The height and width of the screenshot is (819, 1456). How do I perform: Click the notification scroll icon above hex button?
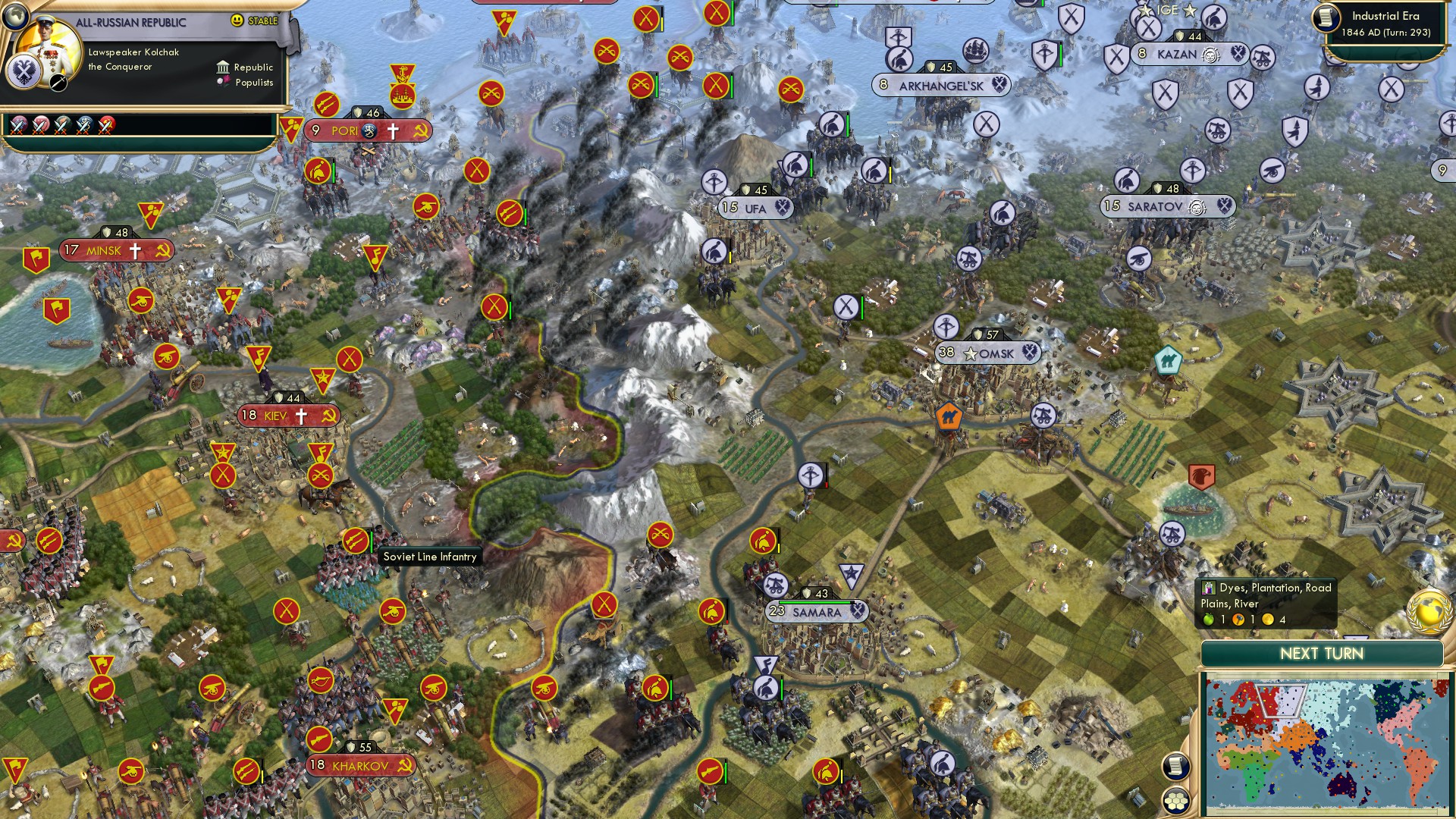[1175, 767]
